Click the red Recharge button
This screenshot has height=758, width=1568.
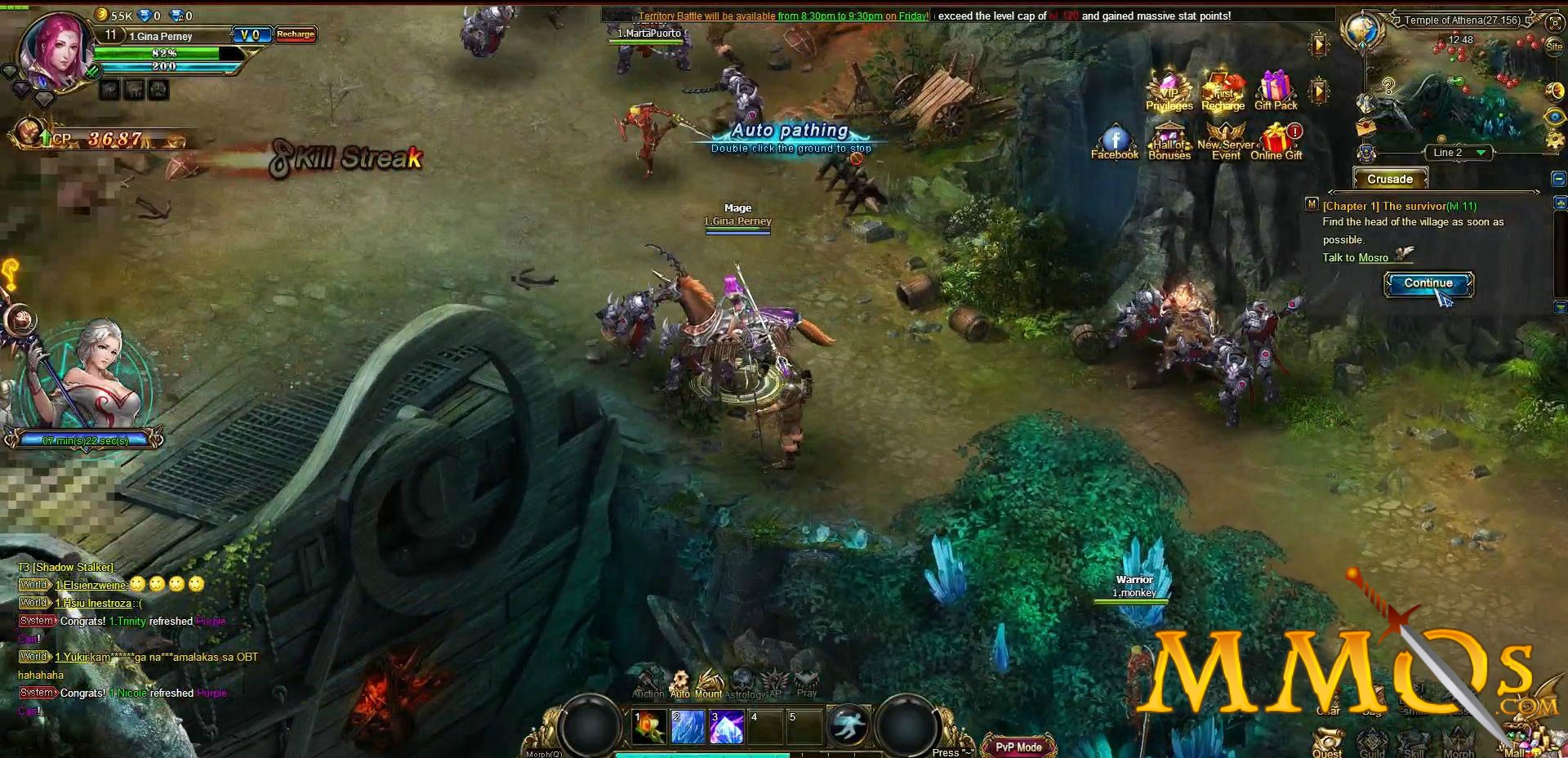(x=296, y=34)
